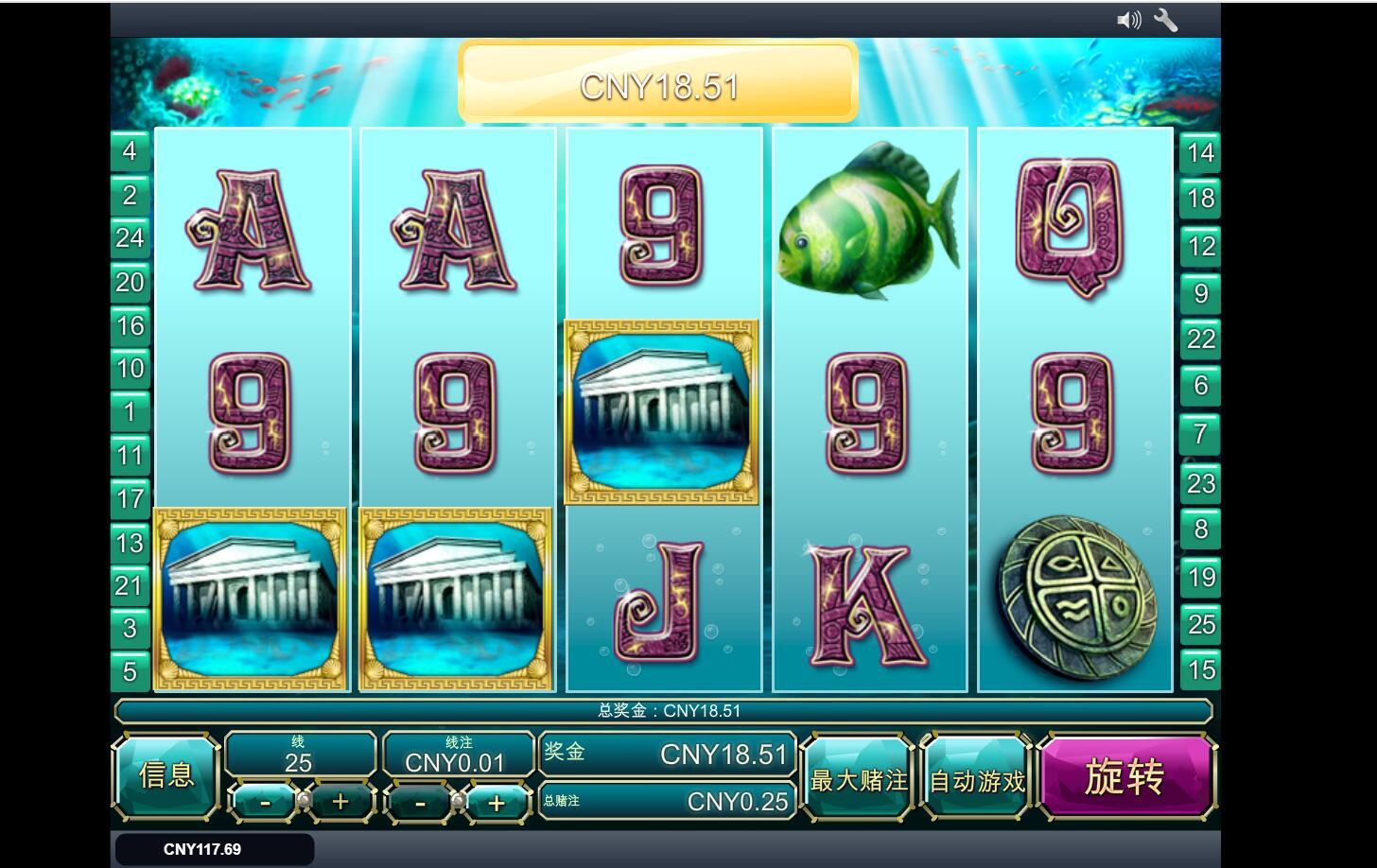Viewport: 1377px width, 868px height.
Task: Show payline 22 marker
Action: [1200, 339]
